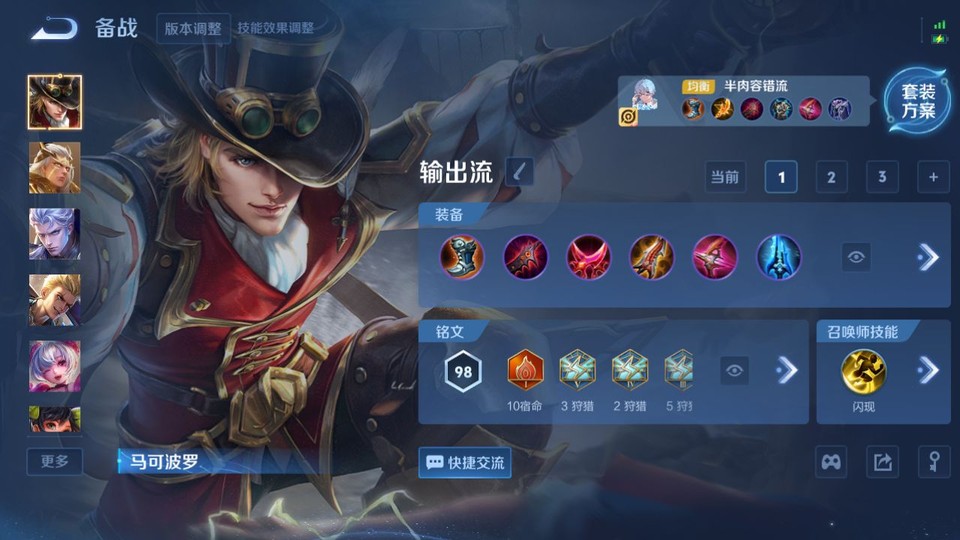
Task: Select the 当前 build tab
Action: tap(725, 177)
